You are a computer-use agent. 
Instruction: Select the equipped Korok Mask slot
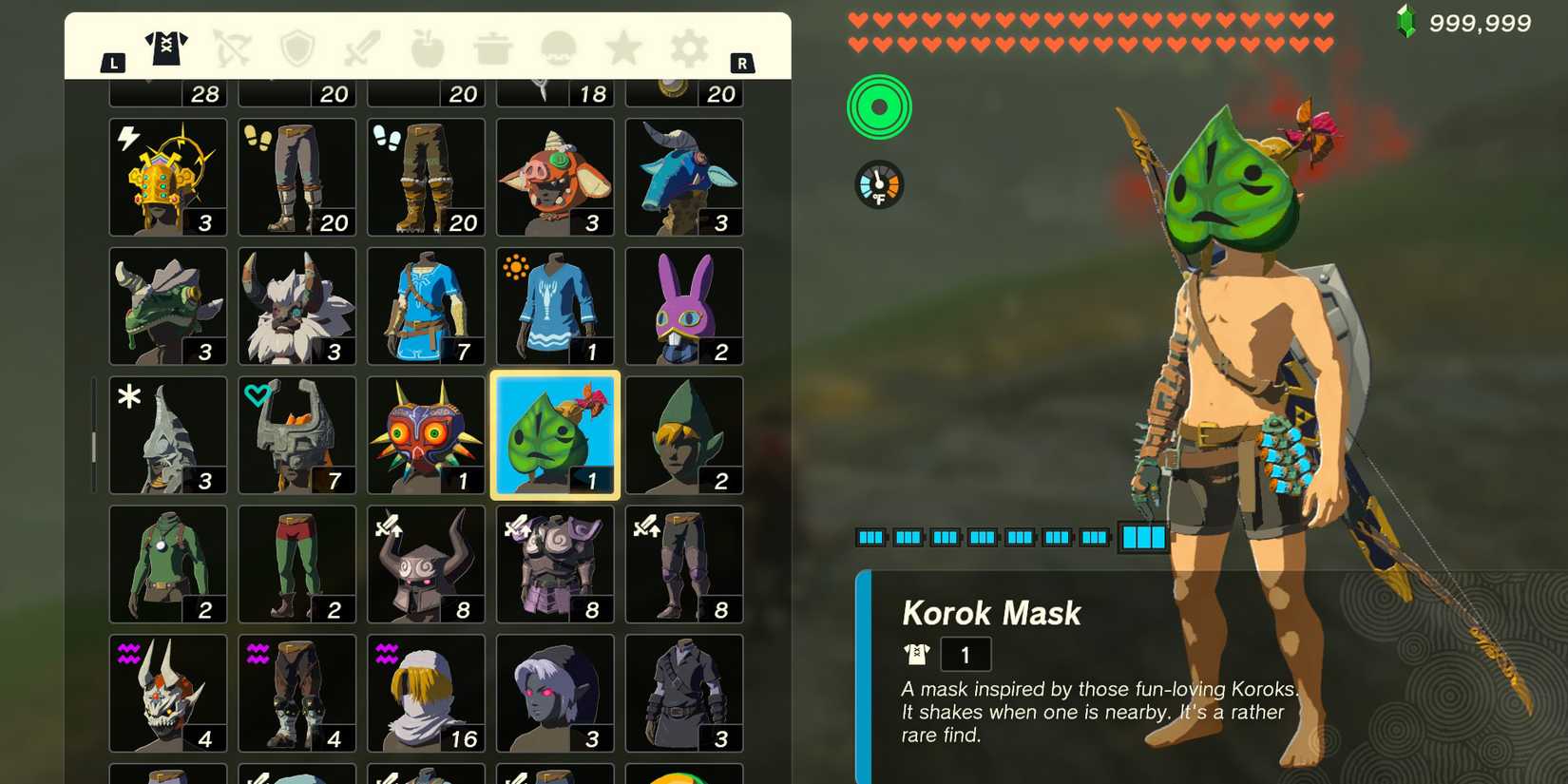(x=554, y=435)
